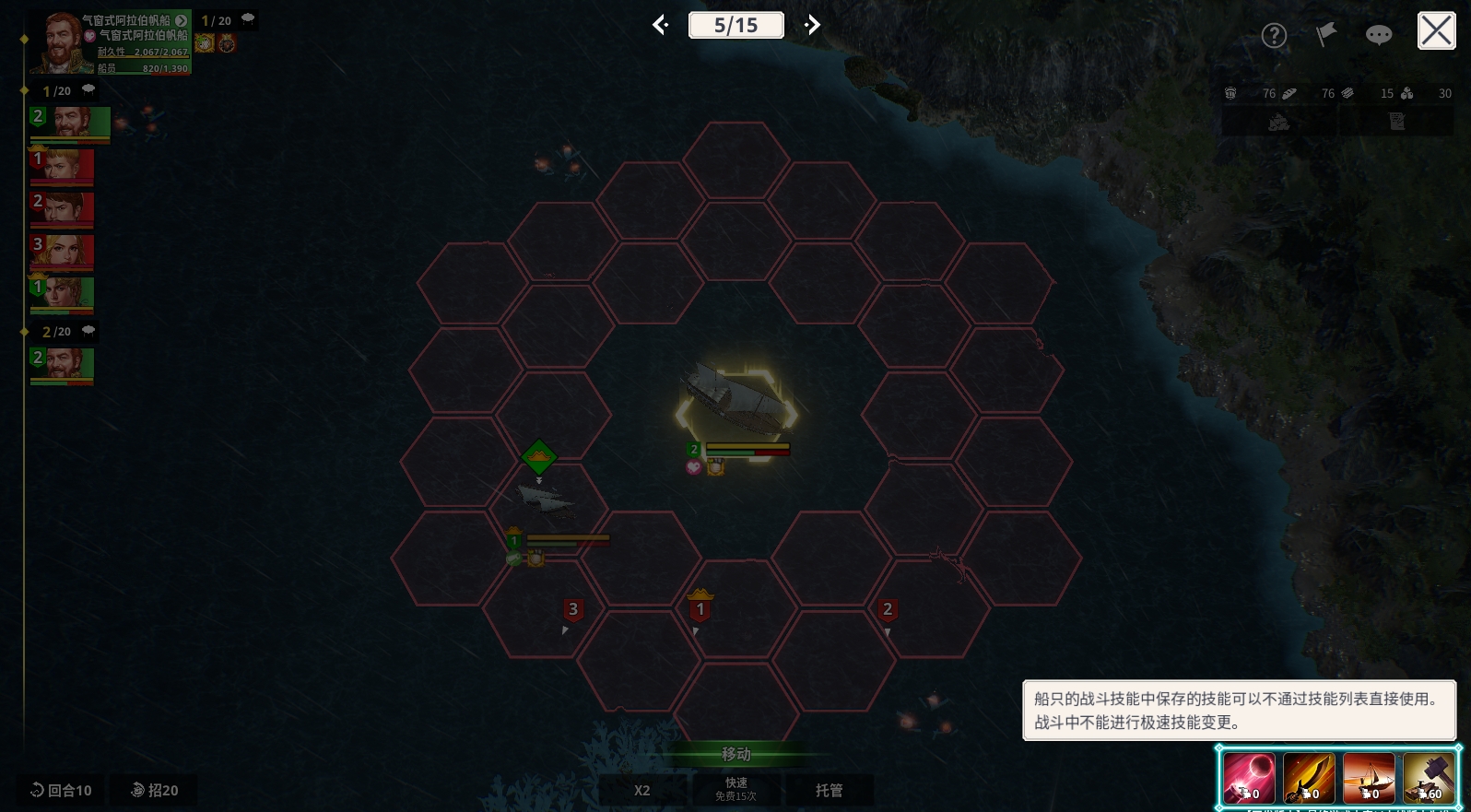This screenshot has height=812, width=1471.
Task: Activate the sailing ship charge skill
Action: (x=1369, y=778)
